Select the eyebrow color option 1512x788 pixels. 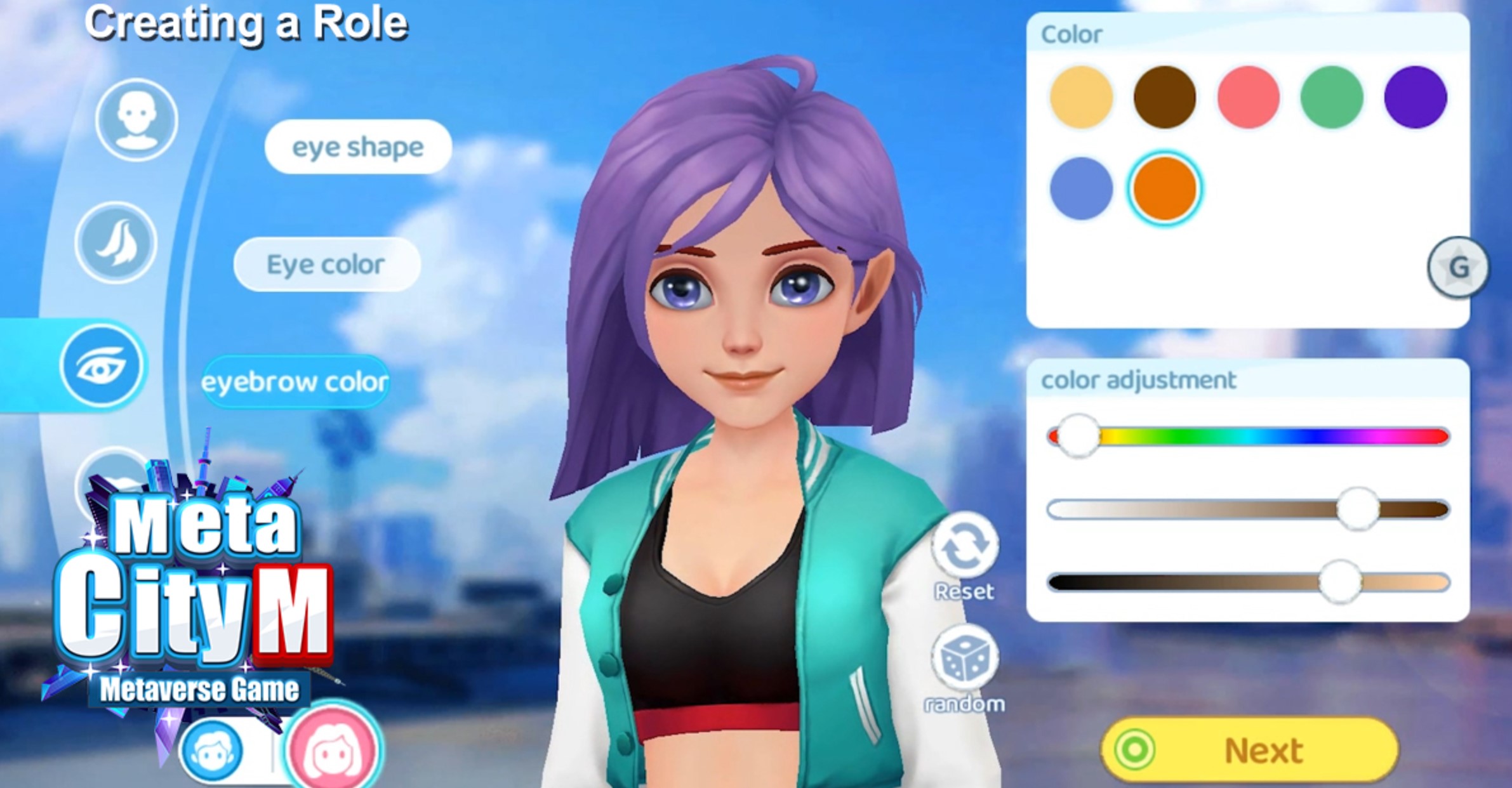coord(295,382)
